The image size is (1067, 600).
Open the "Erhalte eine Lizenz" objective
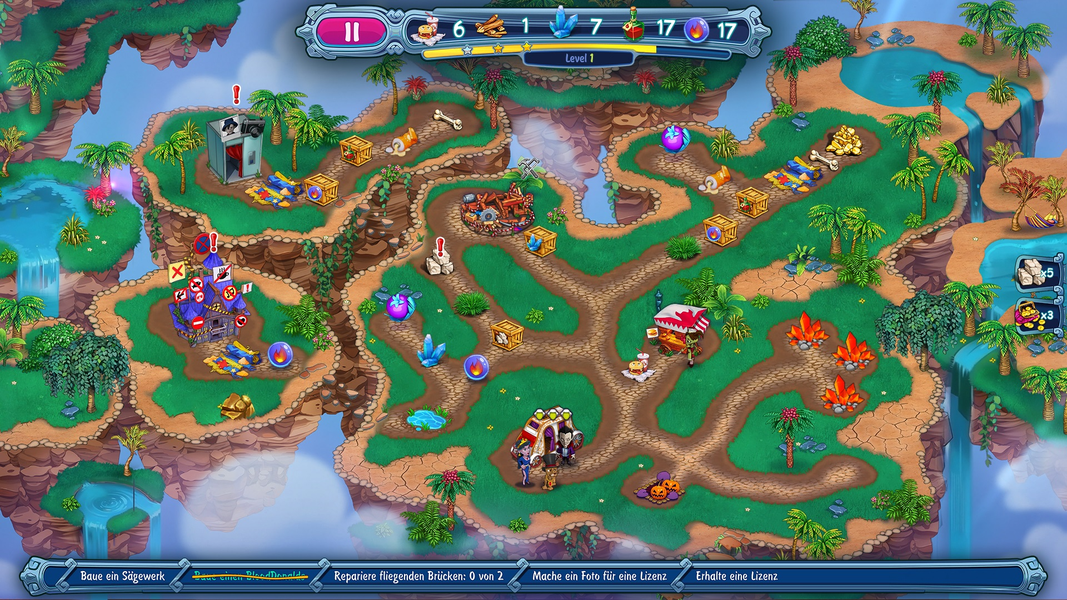click(738, 576)
